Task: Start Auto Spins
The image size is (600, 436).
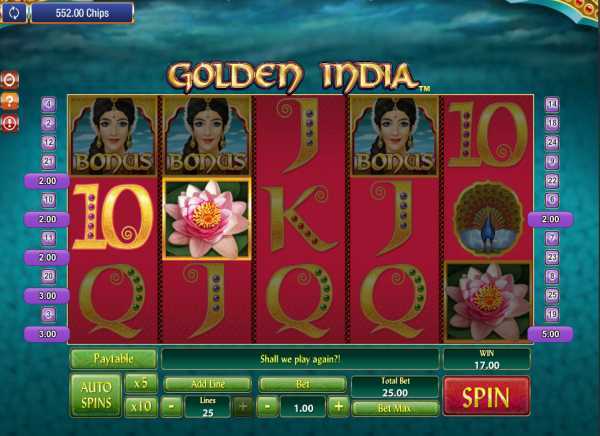Action: (x=94, y=395)
